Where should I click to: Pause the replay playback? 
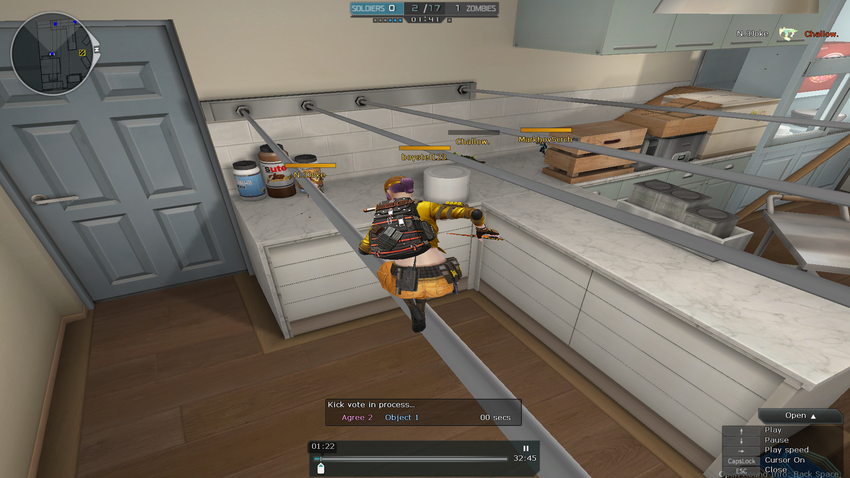pyautogui.click(x=526, y=448)
